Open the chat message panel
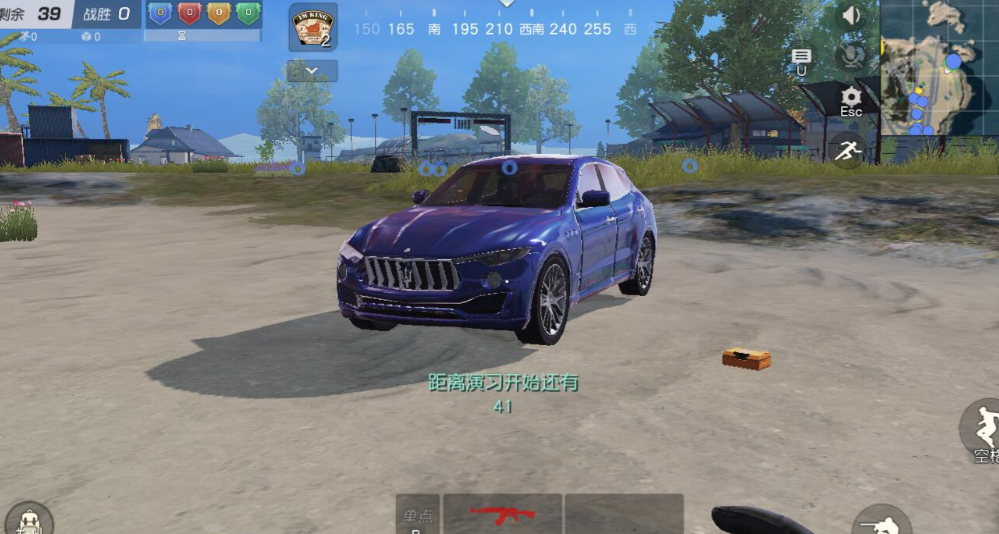999x534 pixels. tap(801, 58)
